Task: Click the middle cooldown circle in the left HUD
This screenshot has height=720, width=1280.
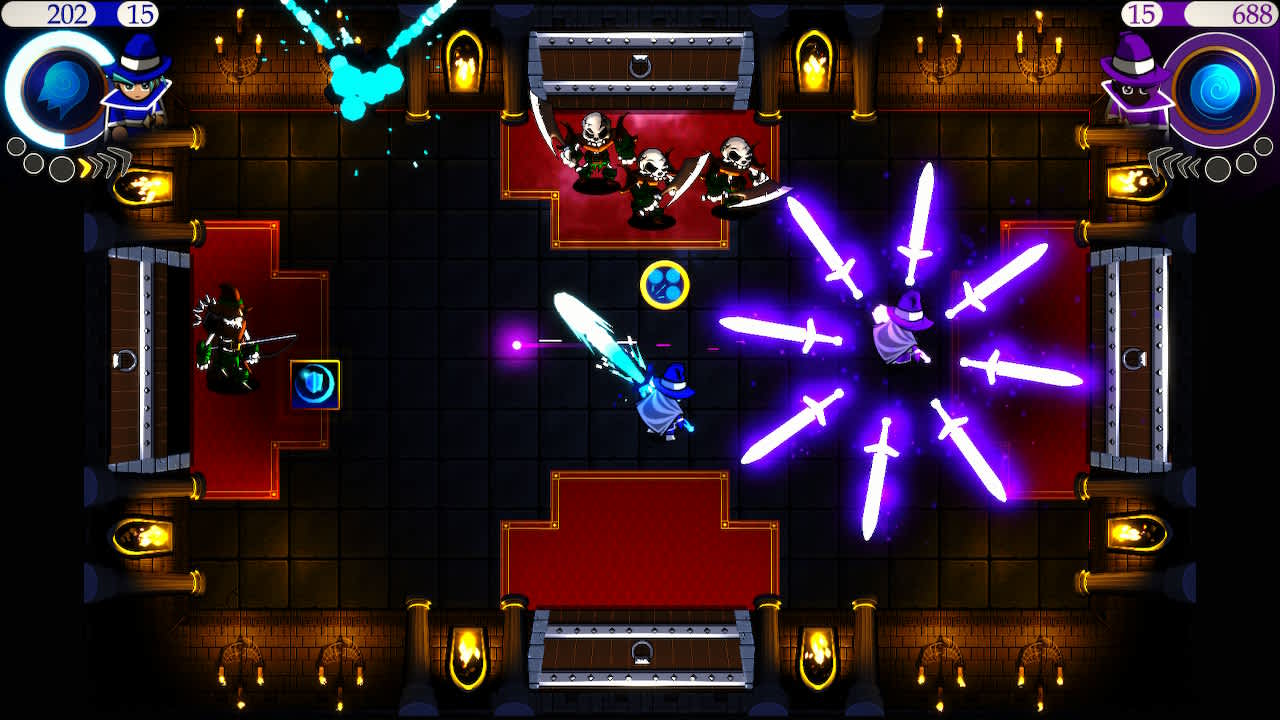Action: click(33, 162)
